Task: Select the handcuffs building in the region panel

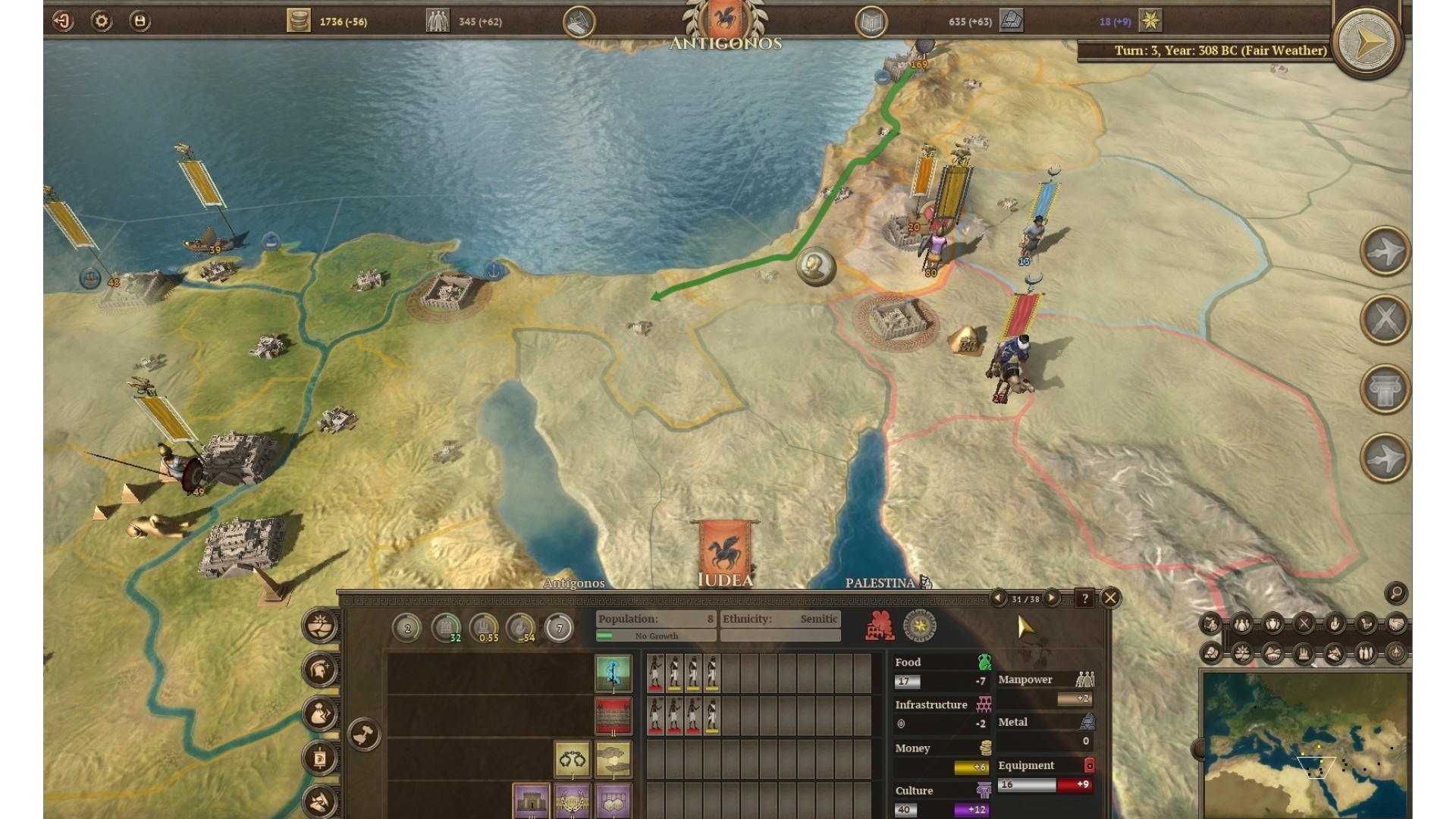Action: (572, 759)
